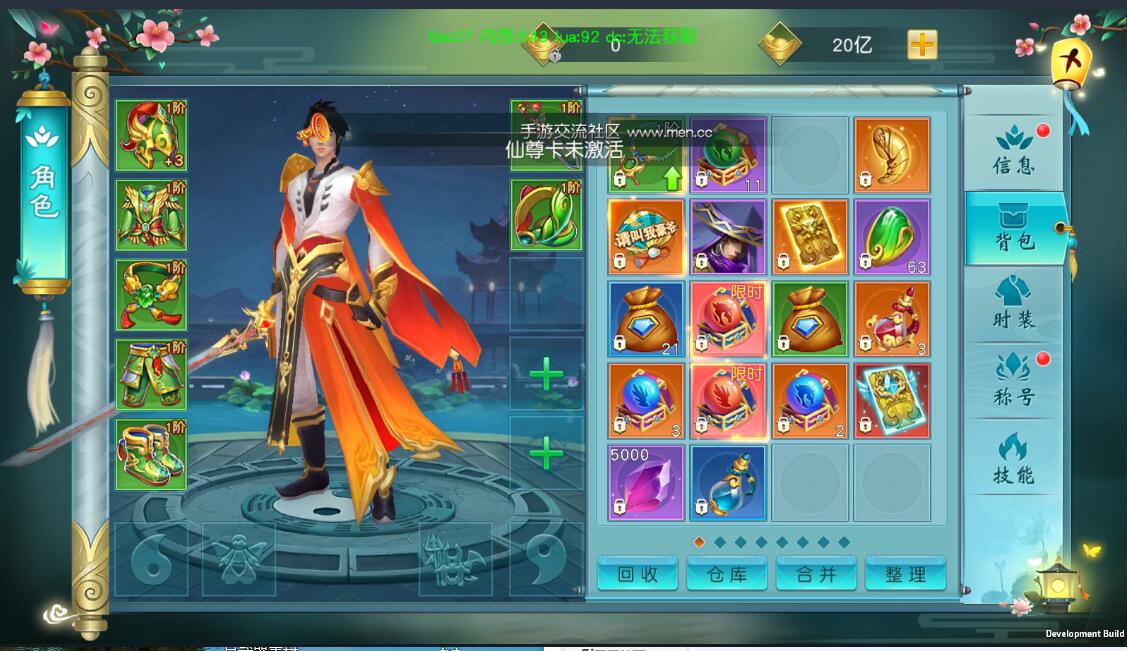The width and height of the screenshot is (1127, 651).
Task: Select the purple crystal item labeled 5000
Action: [646, 482]
